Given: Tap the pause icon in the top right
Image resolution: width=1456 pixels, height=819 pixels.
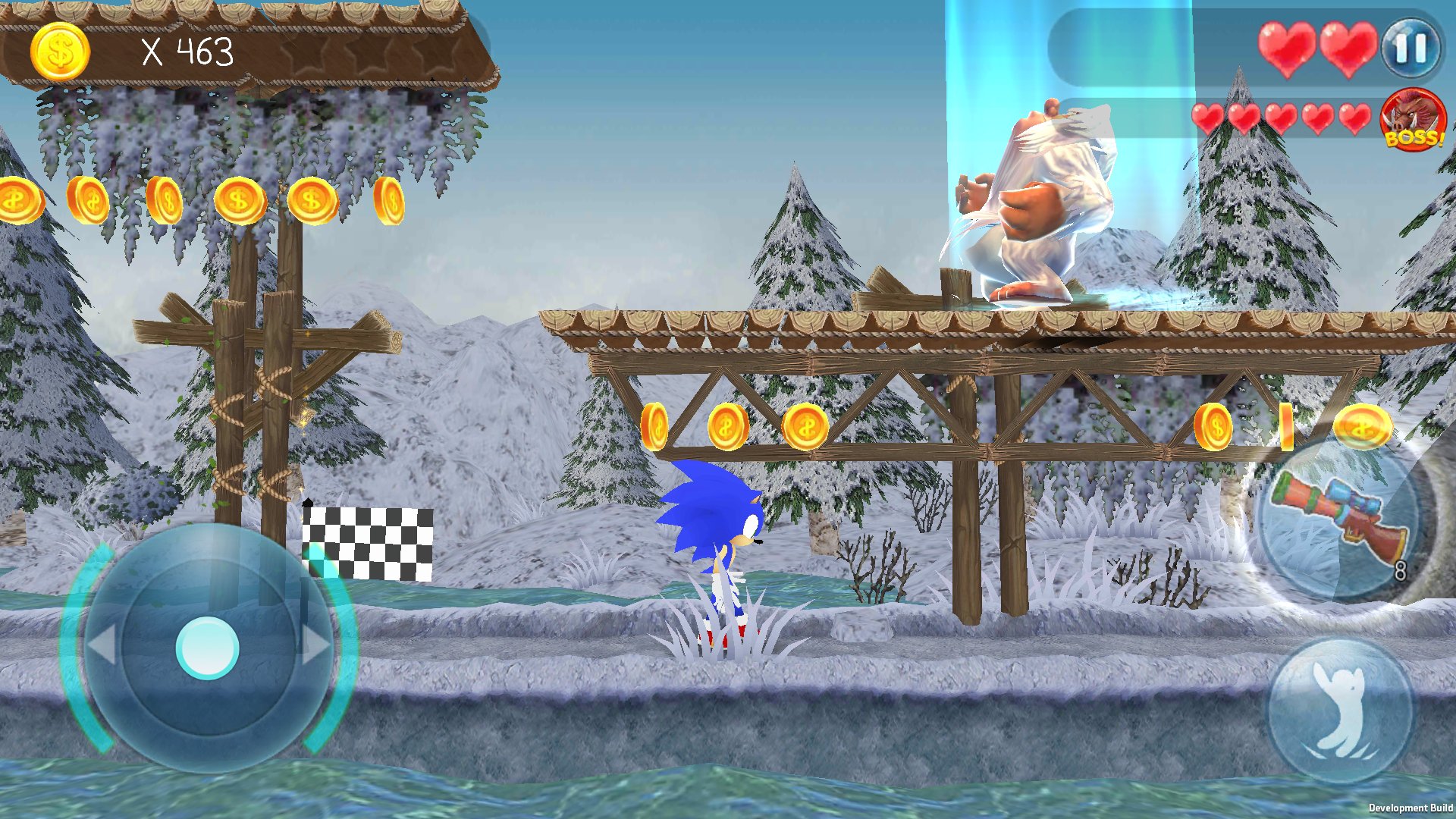Looking at the screenshot, I should (x=1410, y=49).
